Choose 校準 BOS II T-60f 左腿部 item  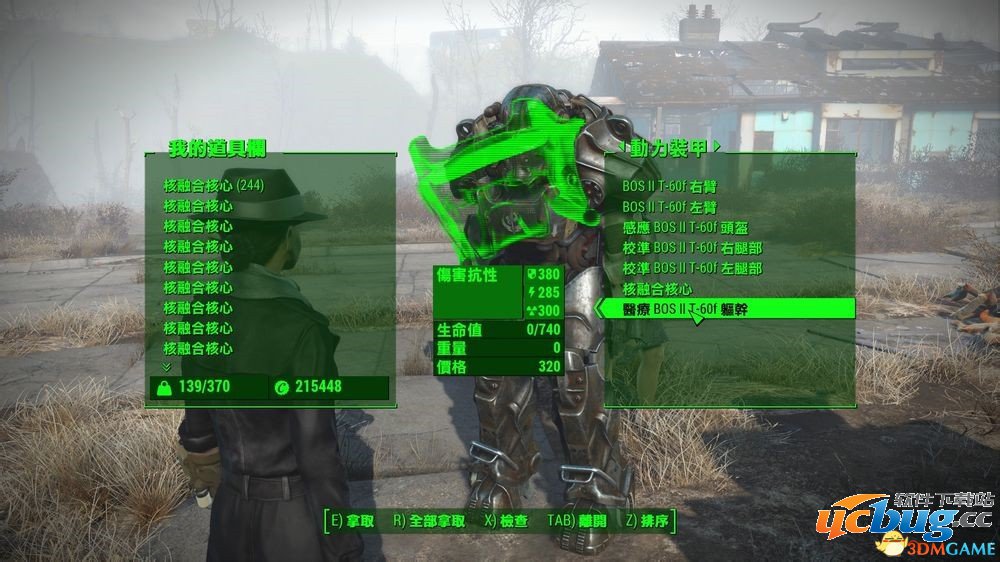[691, 268]
